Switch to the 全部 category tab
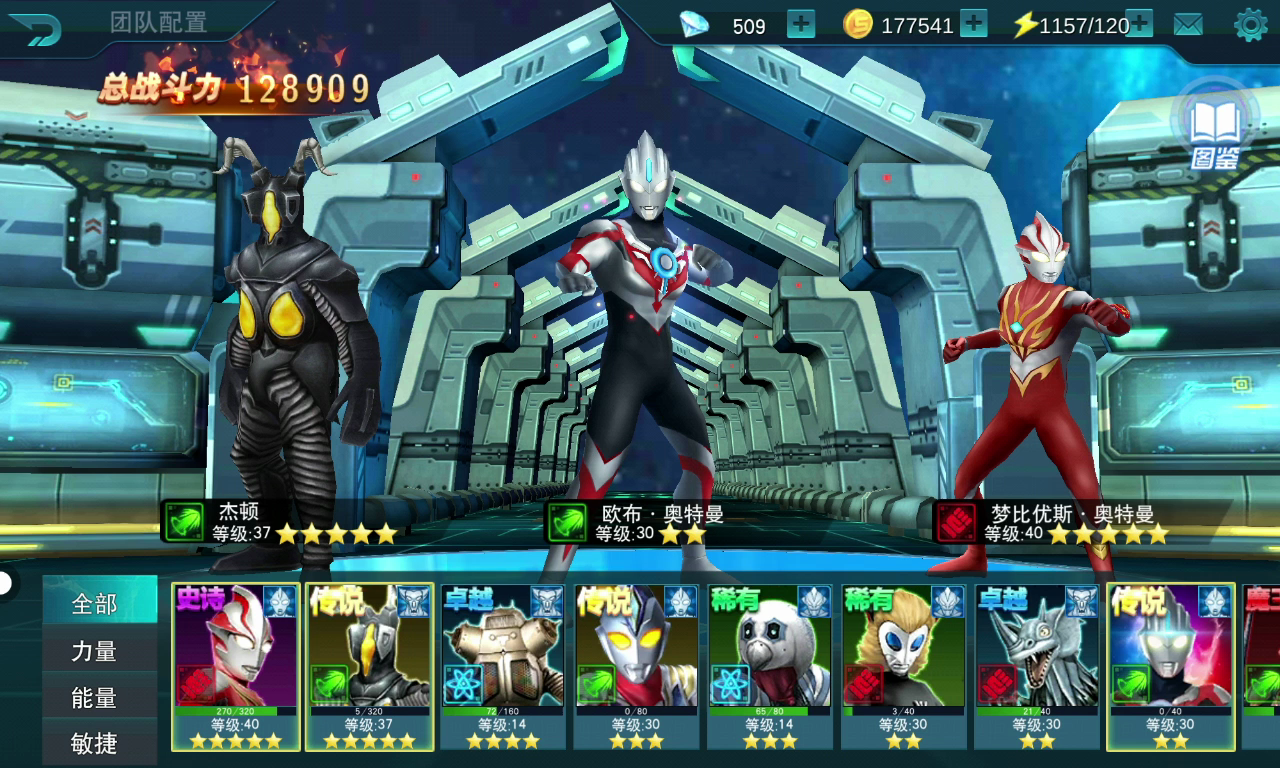Image resolution: width=1280 pixels, height=768 pixels. pos(95,604)
